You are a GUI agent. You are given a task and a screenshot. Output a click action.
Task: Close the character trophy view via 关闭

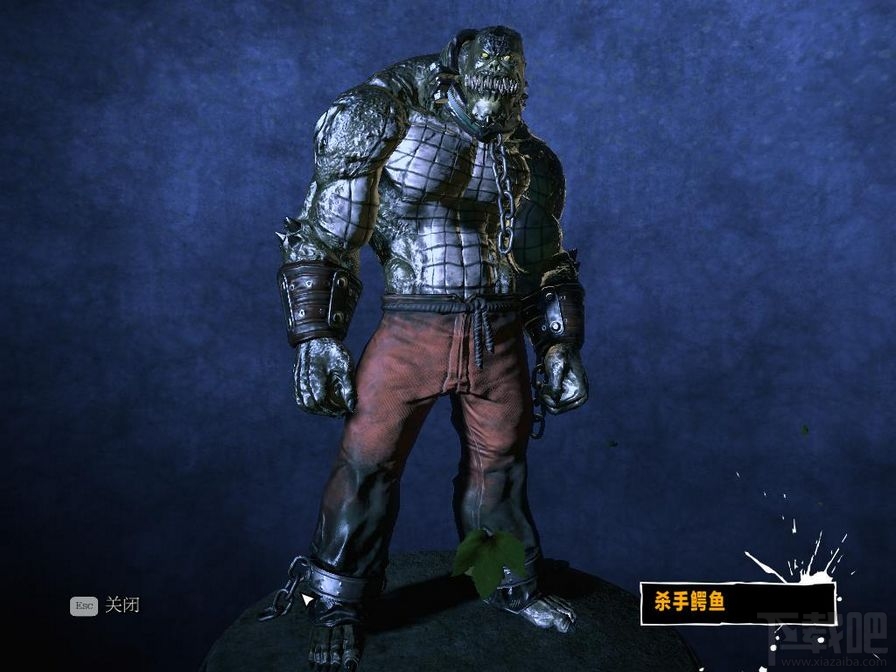pos(120,605)
